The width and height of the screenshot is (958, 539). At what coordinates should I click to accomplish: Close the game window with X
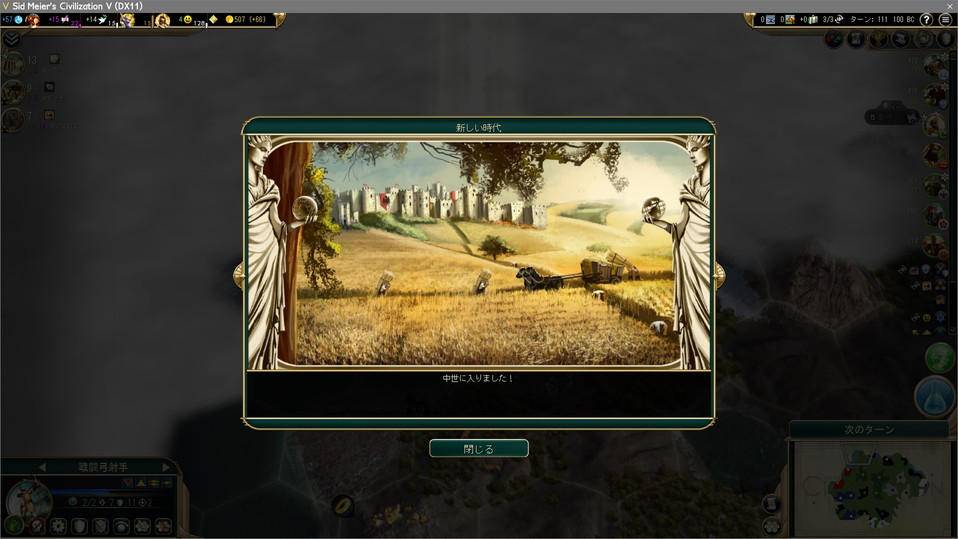[x=947, y=6]
